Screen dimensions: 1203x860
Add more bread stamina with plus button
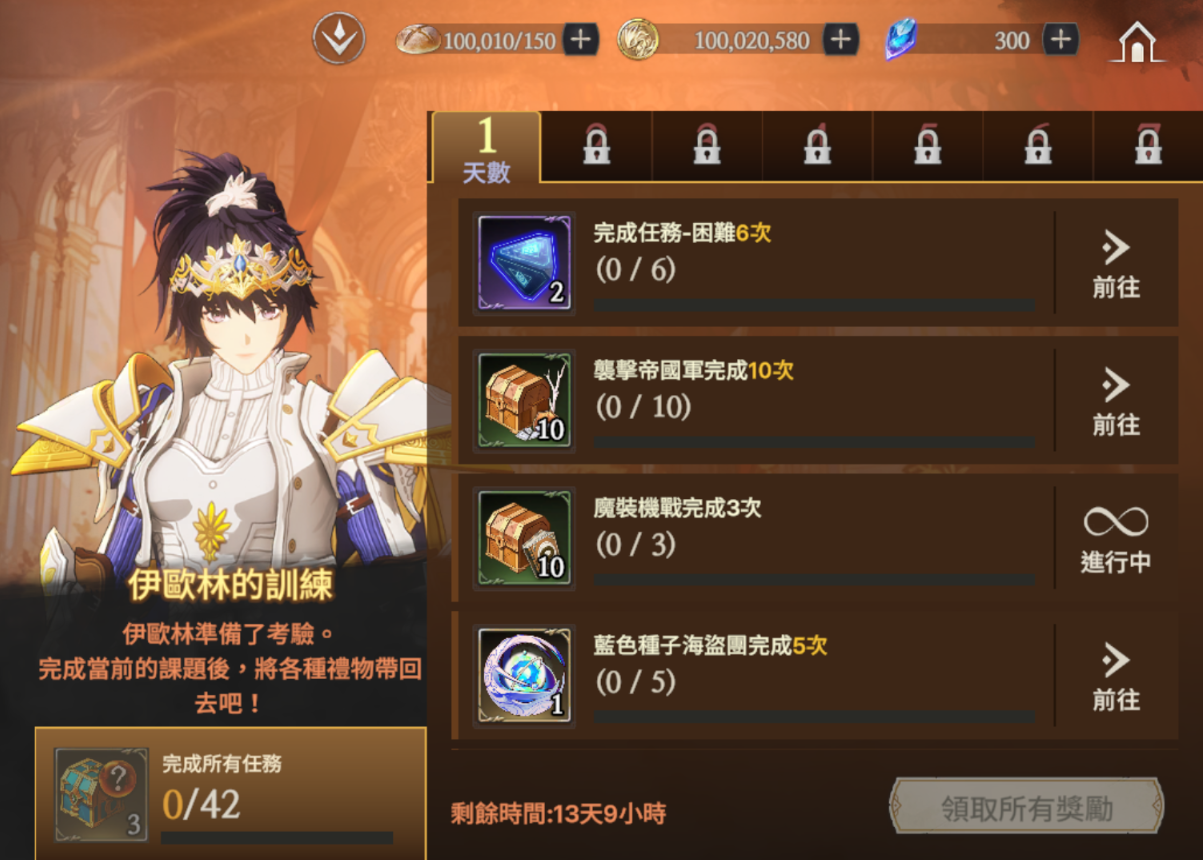pyautogui.click(x=580, y=40)
